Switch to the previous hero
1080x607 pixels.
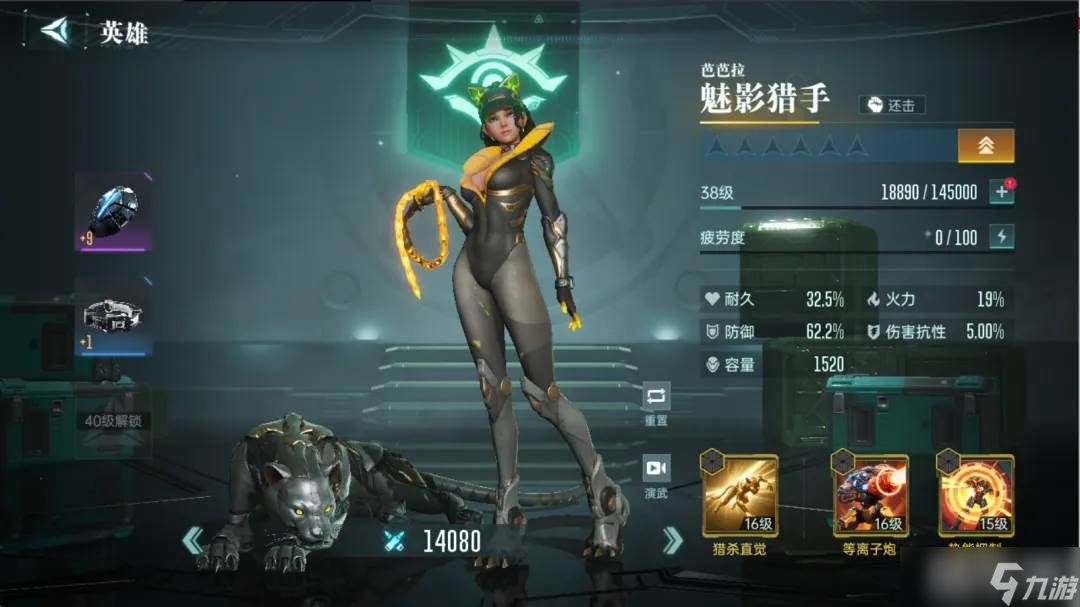tap(192, 541)
